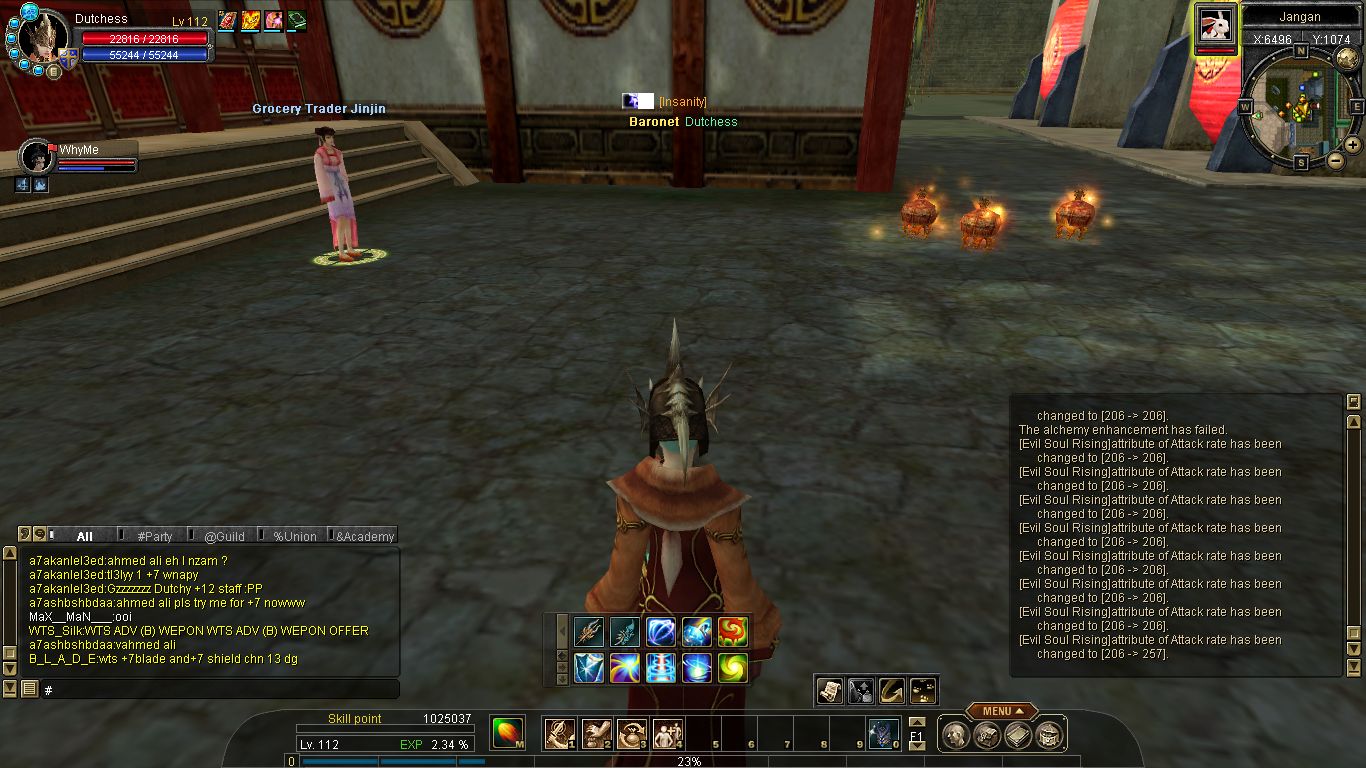
Task: Select party member WhyMe's portrait
Action: coord(38,157)
